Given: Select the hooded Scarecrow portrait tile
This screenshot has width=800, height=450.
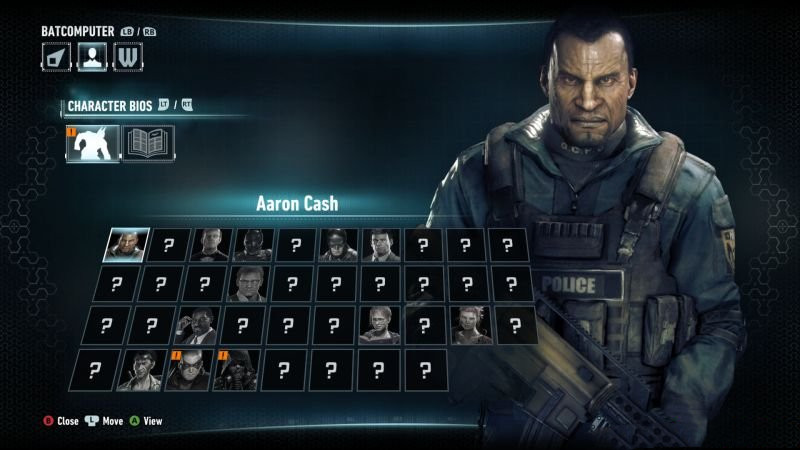Looking at the screenshot, I should point(236,369).
